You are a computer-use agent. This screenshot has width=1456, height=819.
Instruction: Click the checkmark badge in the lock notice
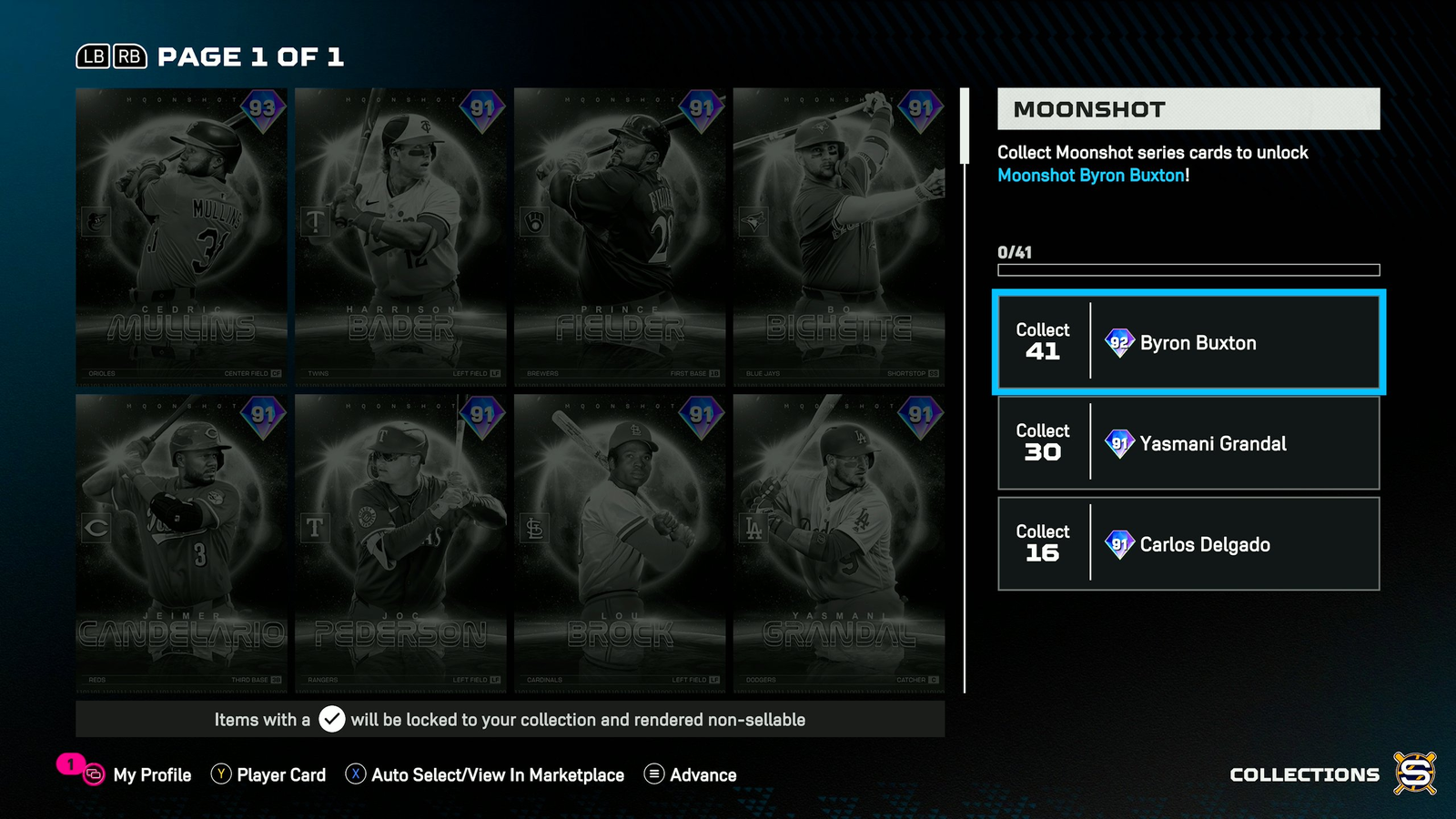[331, 719]
